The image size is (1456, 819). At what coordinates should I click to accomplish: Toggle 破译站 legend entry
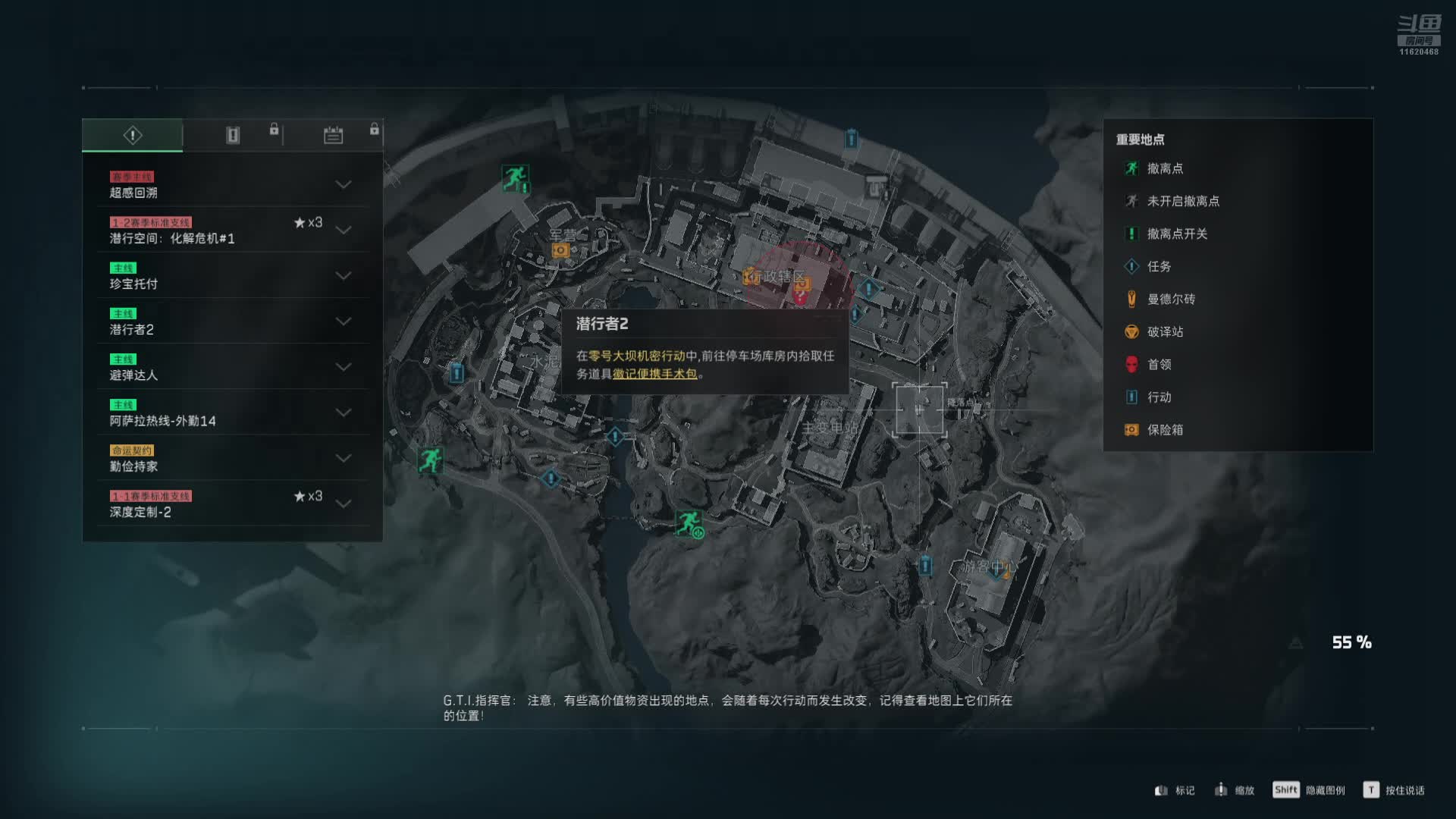coord(1164,331)
